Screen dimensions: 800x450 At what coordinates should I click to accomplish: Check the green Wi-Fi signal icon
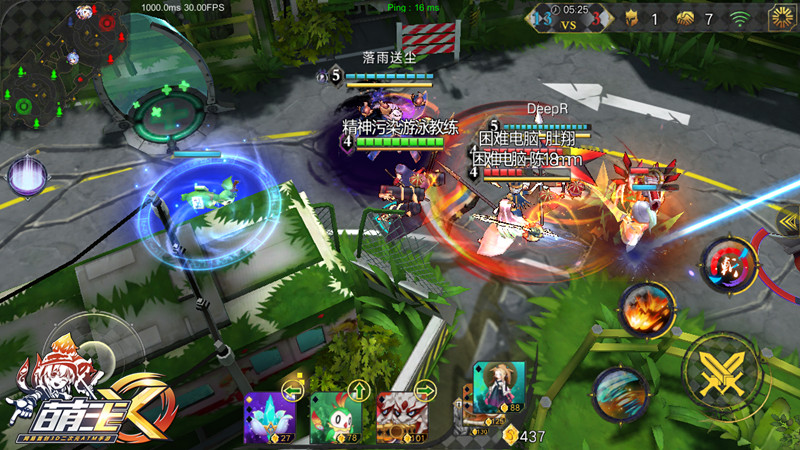[x=740, y=18]
